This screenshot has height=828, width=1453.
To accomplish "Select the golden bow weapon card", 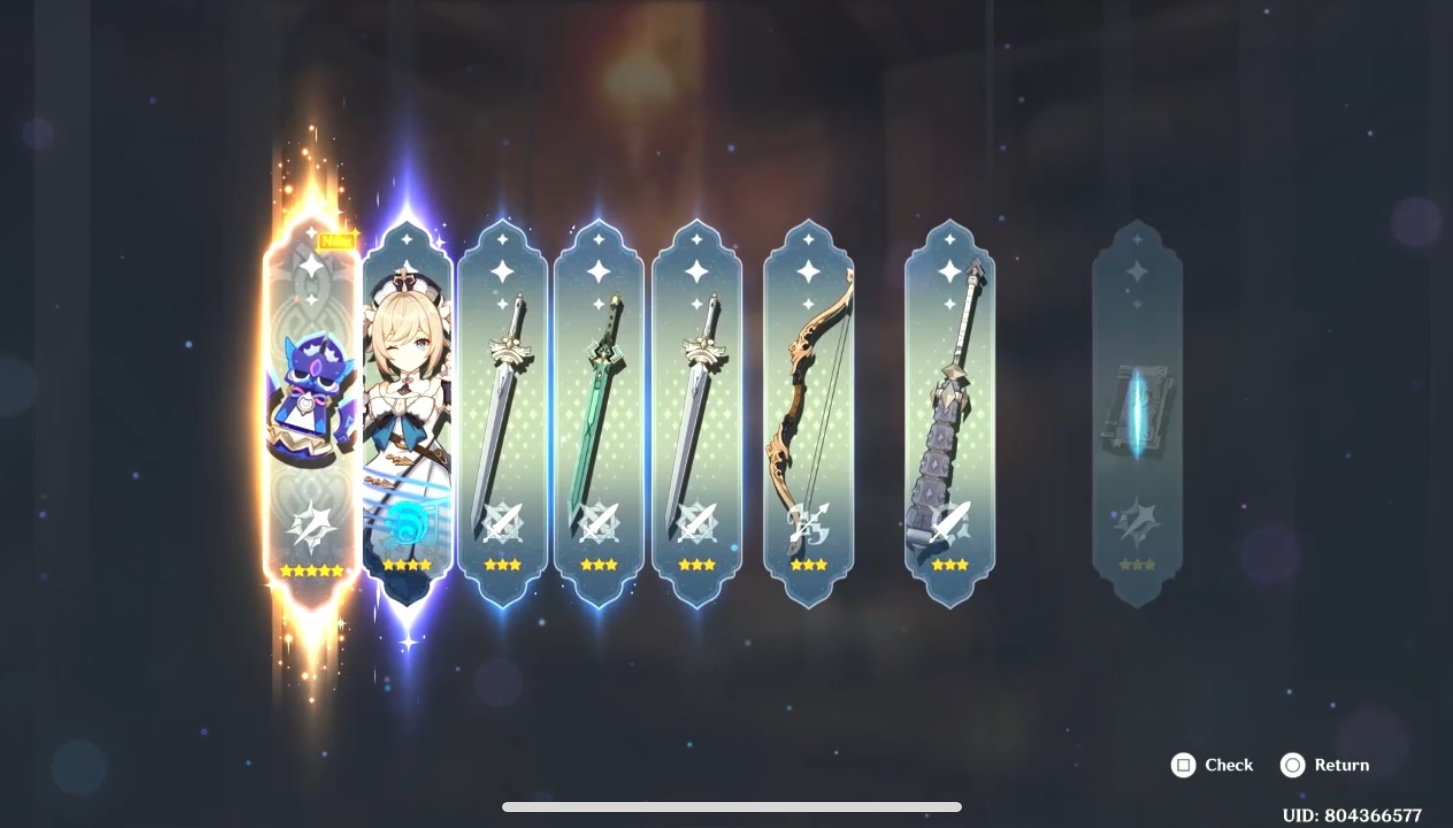I will 808,400.
